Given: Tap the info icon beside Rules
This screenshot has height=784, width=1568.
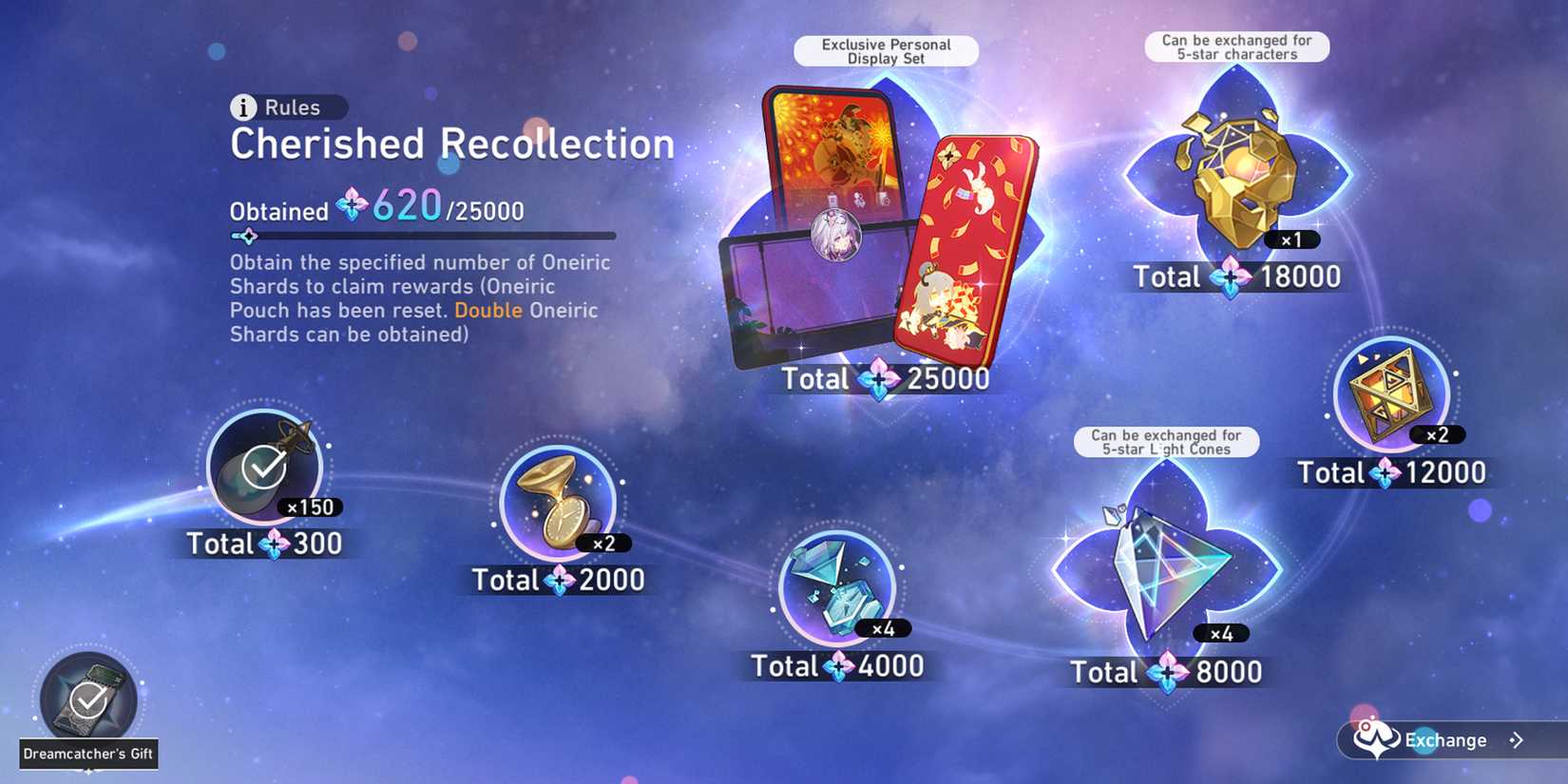Looking at the screenshot, I should click(x=244, y=107).
